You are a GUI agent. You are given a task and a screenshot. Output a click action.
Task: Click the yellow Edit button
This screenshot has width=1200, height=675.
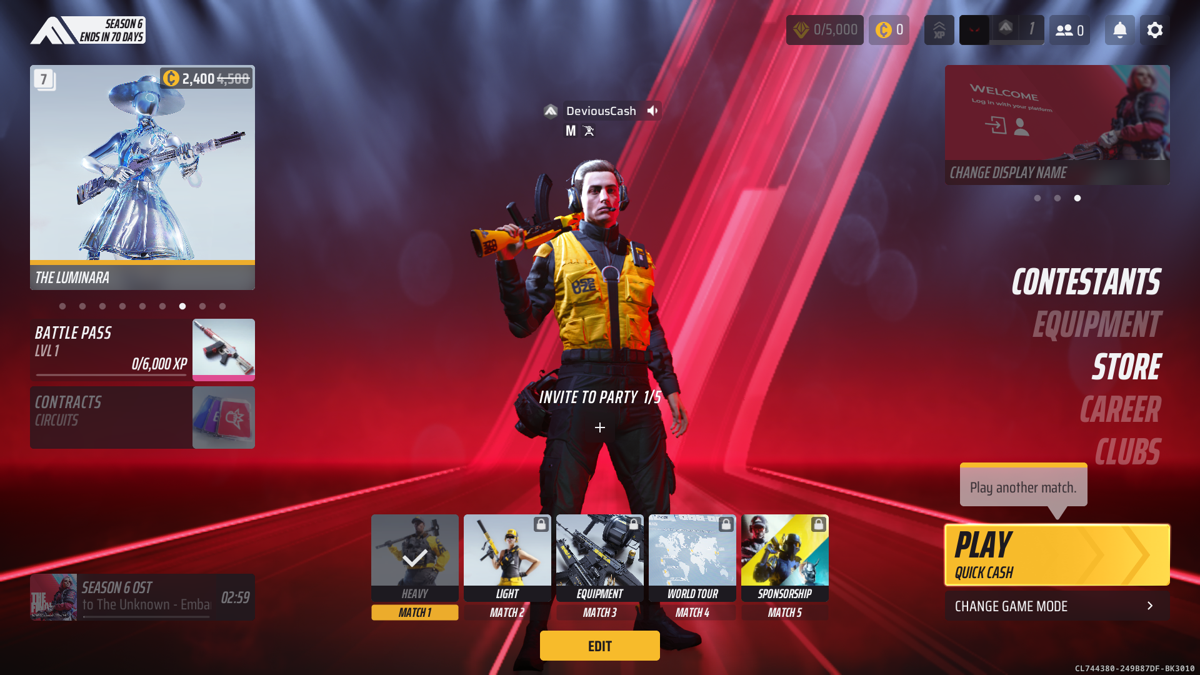click(x=599, y=646)
